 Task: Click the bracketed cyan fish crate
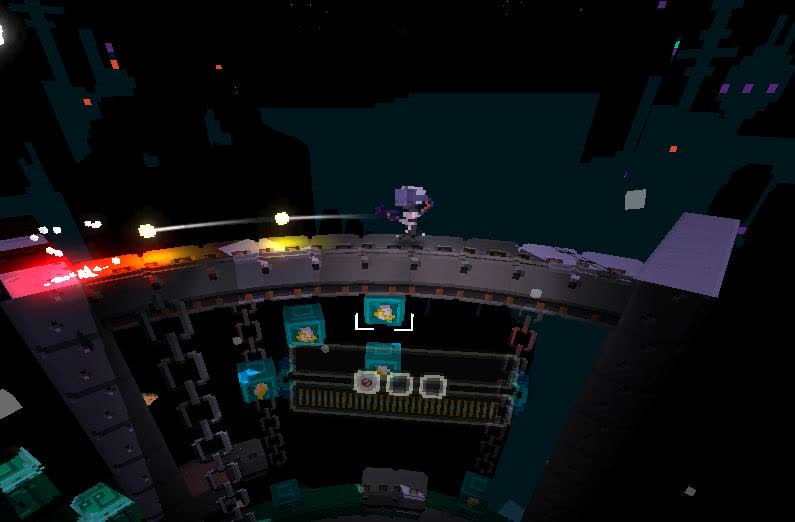point(383,313)
